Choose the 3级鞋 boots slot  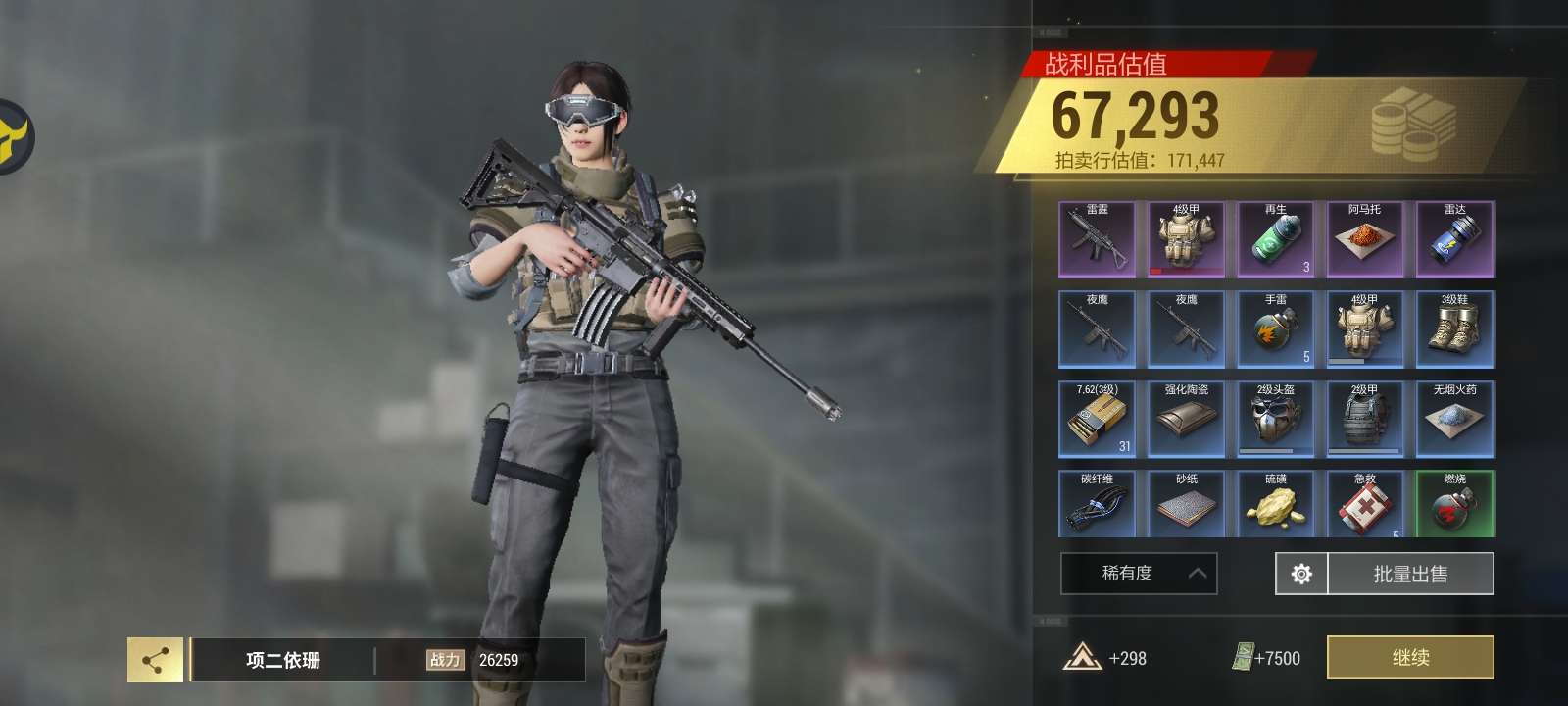pyautogui.click(x=1455, y=329)
